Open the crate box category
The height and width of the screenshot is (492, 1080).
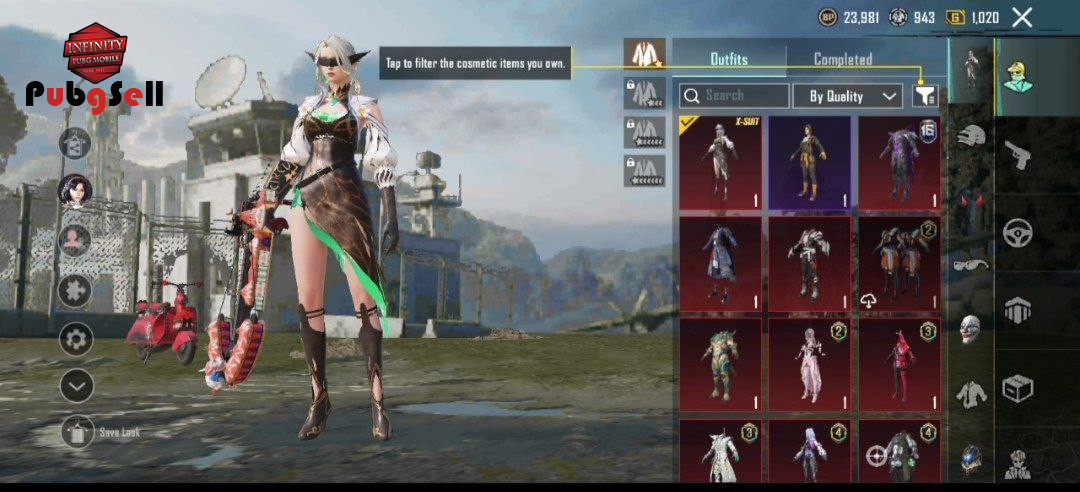(1018, 386)
